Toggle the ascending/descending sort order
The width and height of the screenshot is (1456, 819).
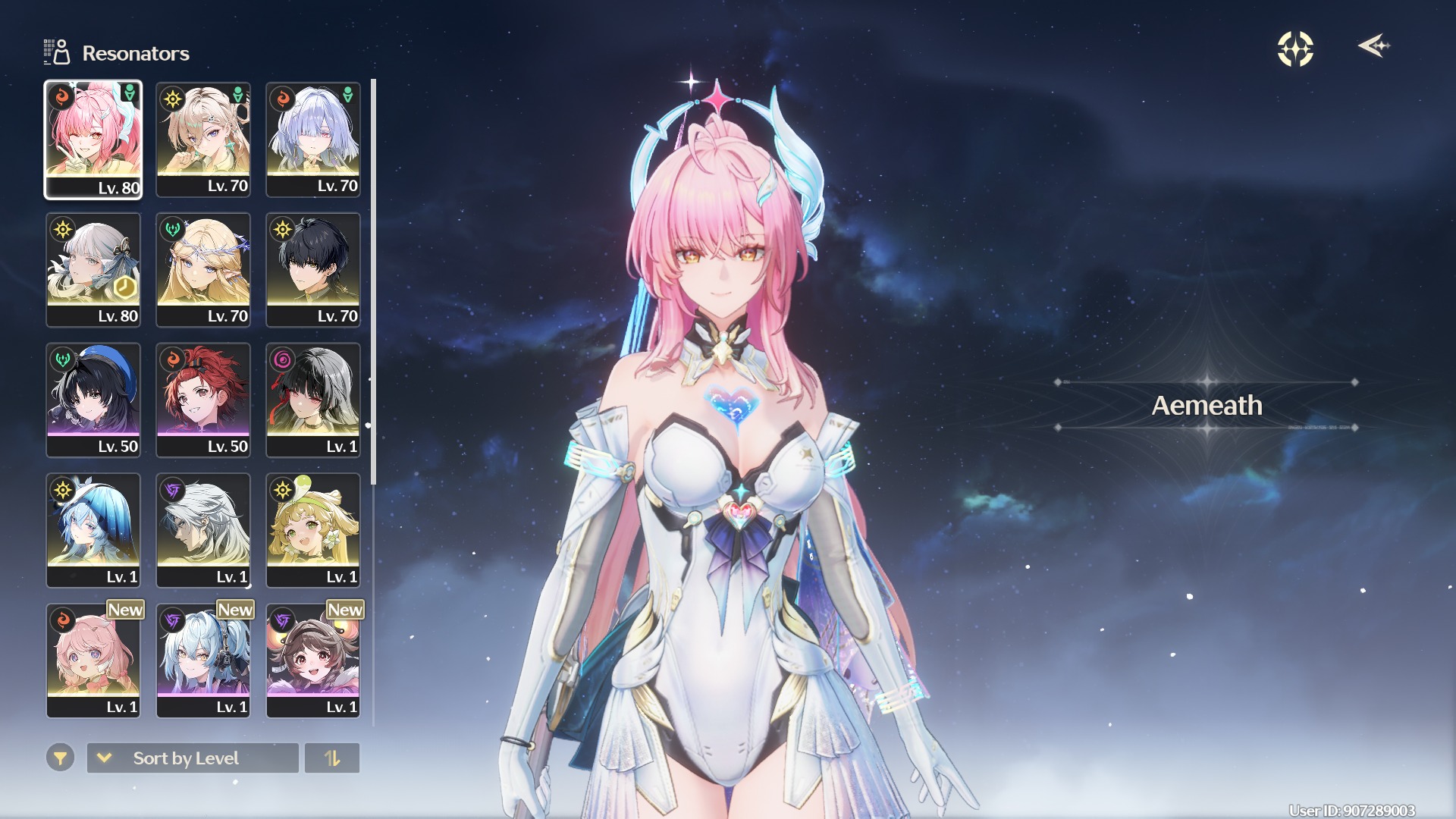[x=332, y=758]
